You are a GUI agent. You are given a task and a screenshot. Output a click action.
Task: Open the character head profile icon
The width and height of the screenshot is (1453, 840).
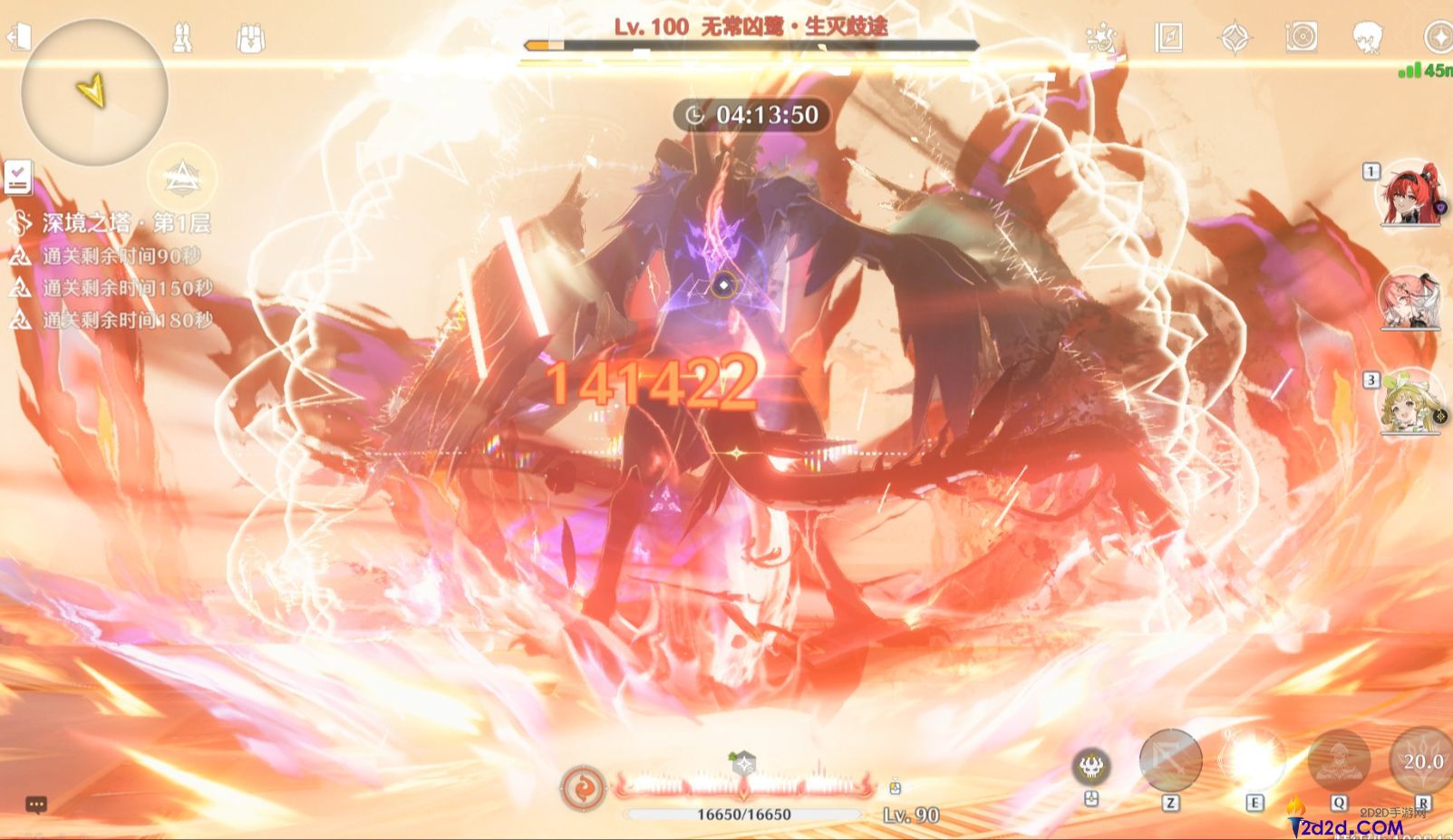1367,38
